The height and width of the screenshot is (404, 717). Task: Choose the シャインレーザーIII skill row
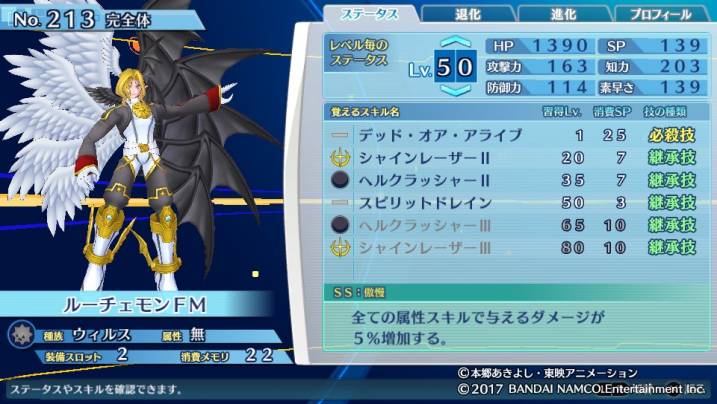coord(515,247)
